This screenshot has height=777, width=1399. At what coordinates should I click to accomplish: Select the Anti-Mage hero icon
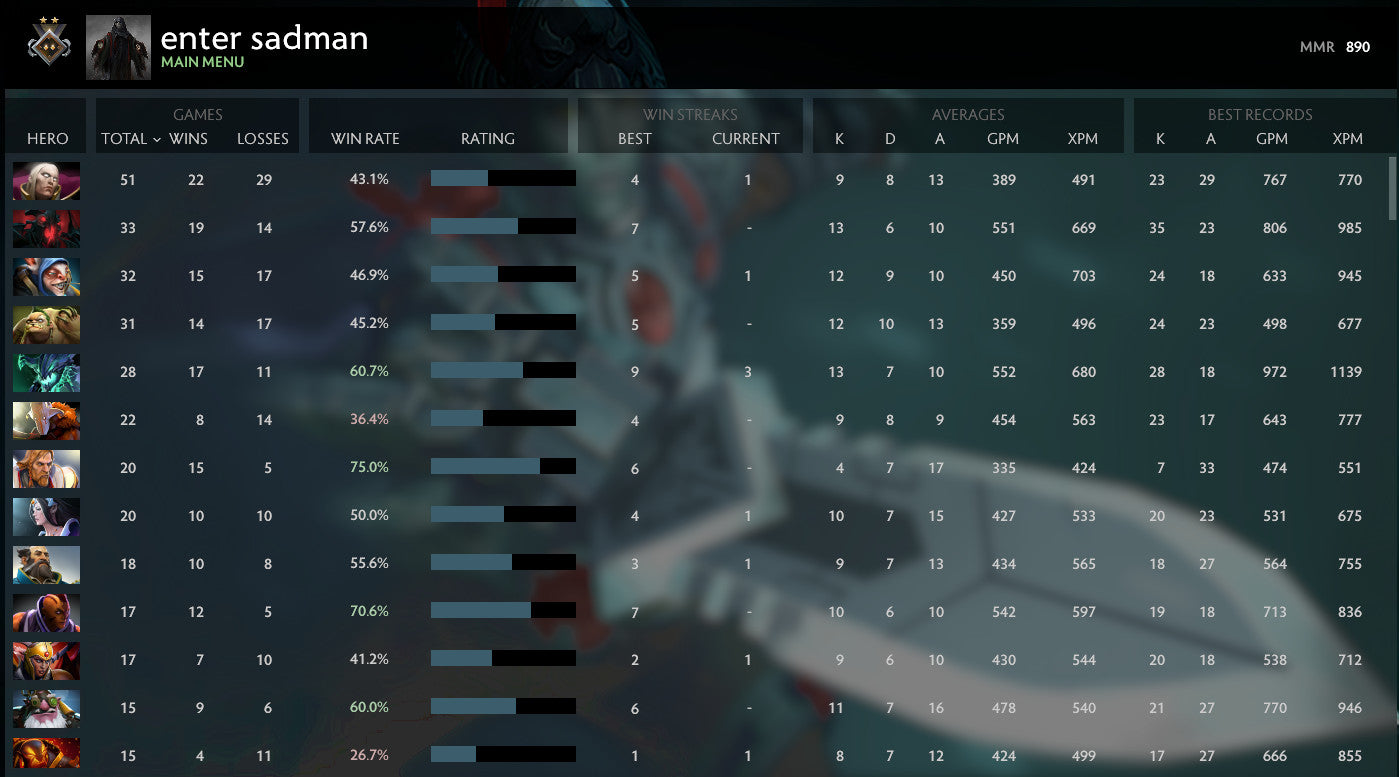click(46, 612)
